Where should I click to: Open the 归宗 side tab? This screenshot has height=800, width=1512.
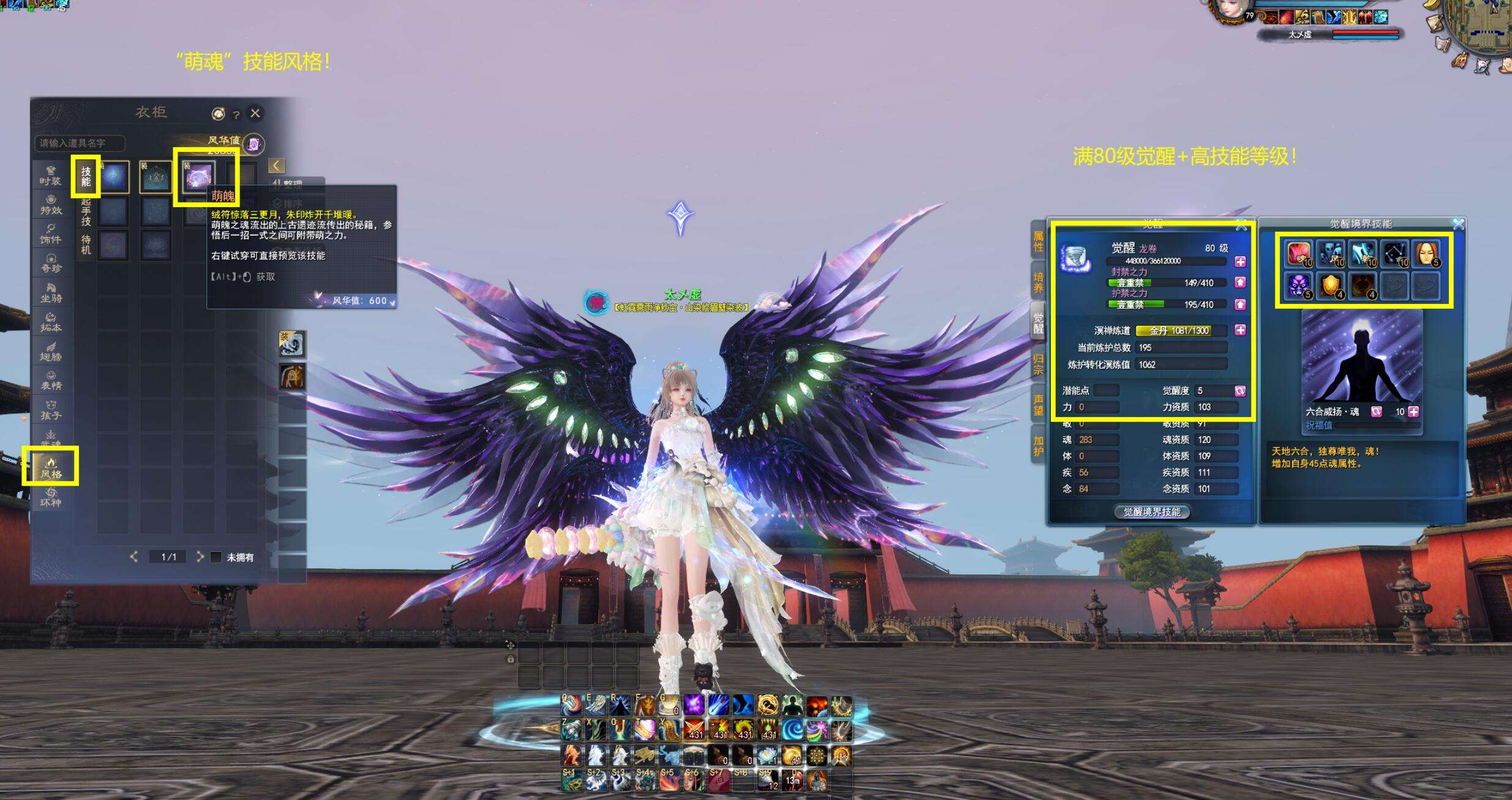(x=1038, y=364)
